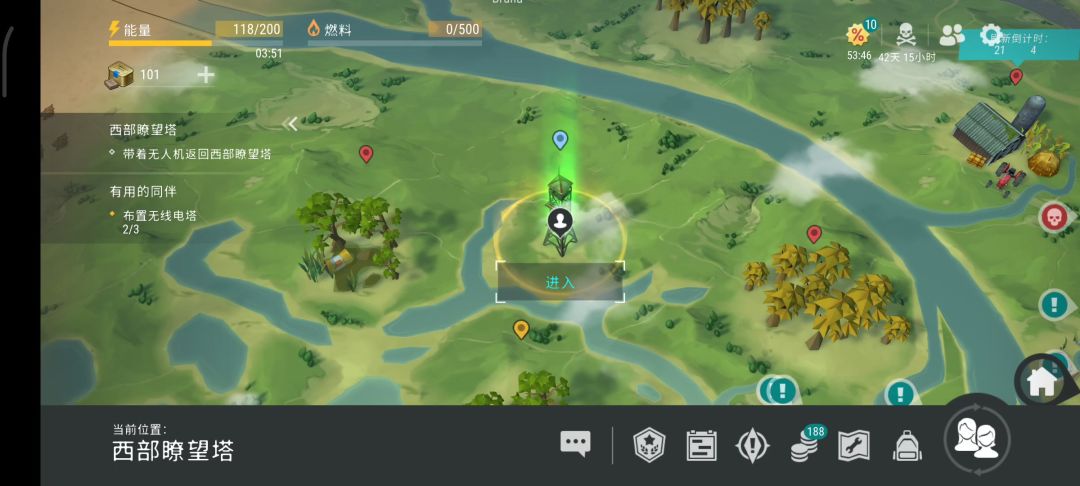Viewport: 1080px width, 486px height.
Task: Open the gear settings icon
Action: (991, 35)
